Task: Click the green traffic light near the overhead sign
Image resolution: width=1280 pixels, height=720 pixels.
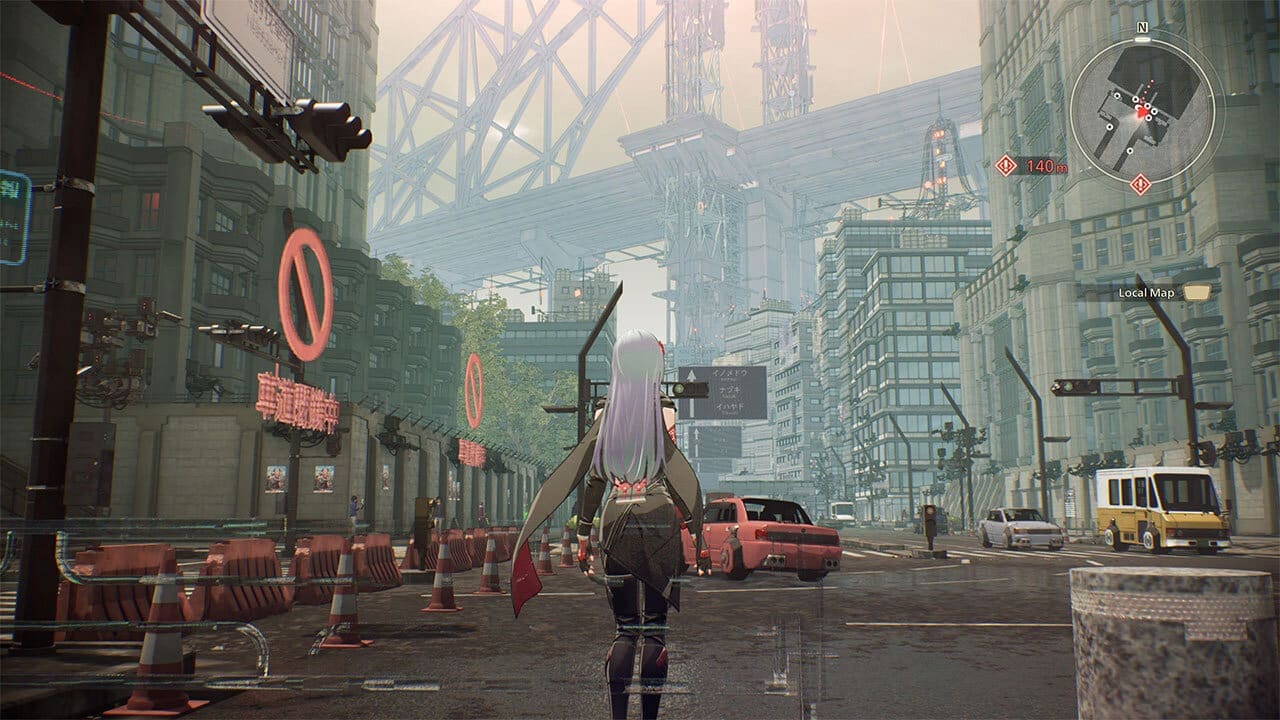Action: pyautogui.click(x=678, y=388)
